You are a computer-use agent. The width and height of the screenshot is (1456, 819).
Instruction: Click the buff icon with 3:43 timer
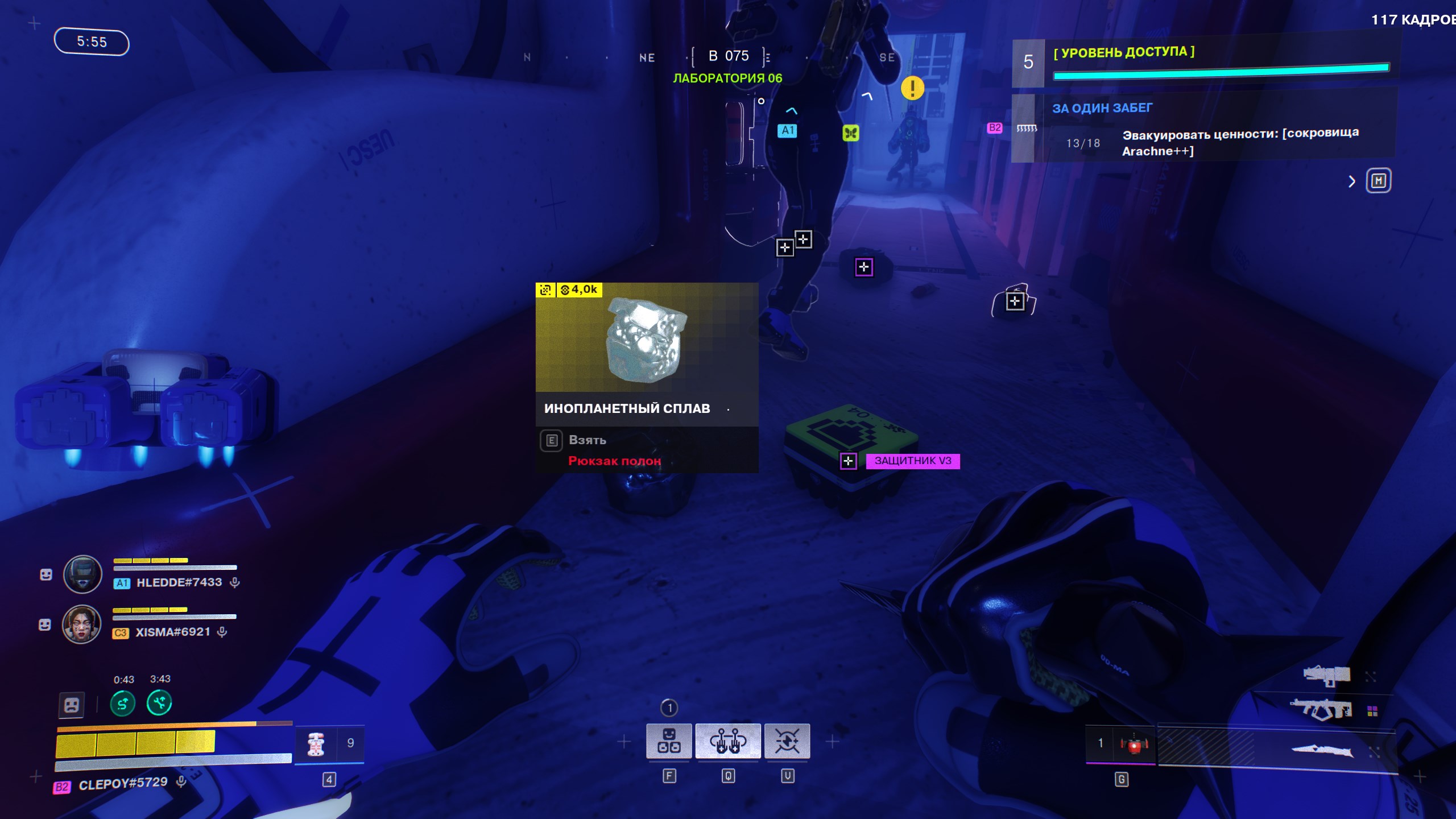(159, 704)
